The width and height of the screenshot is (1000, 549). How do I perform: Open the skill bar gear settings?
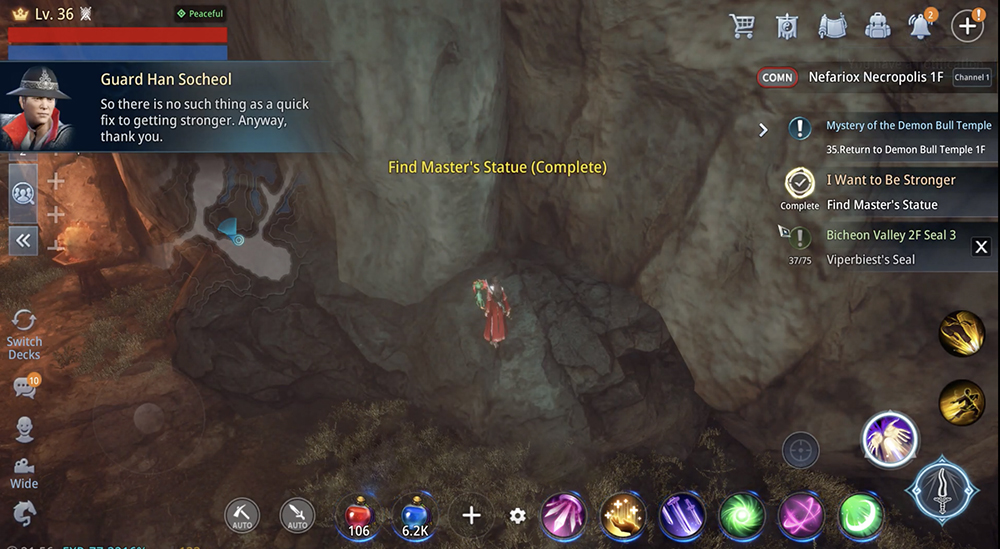tap(517, 516)
